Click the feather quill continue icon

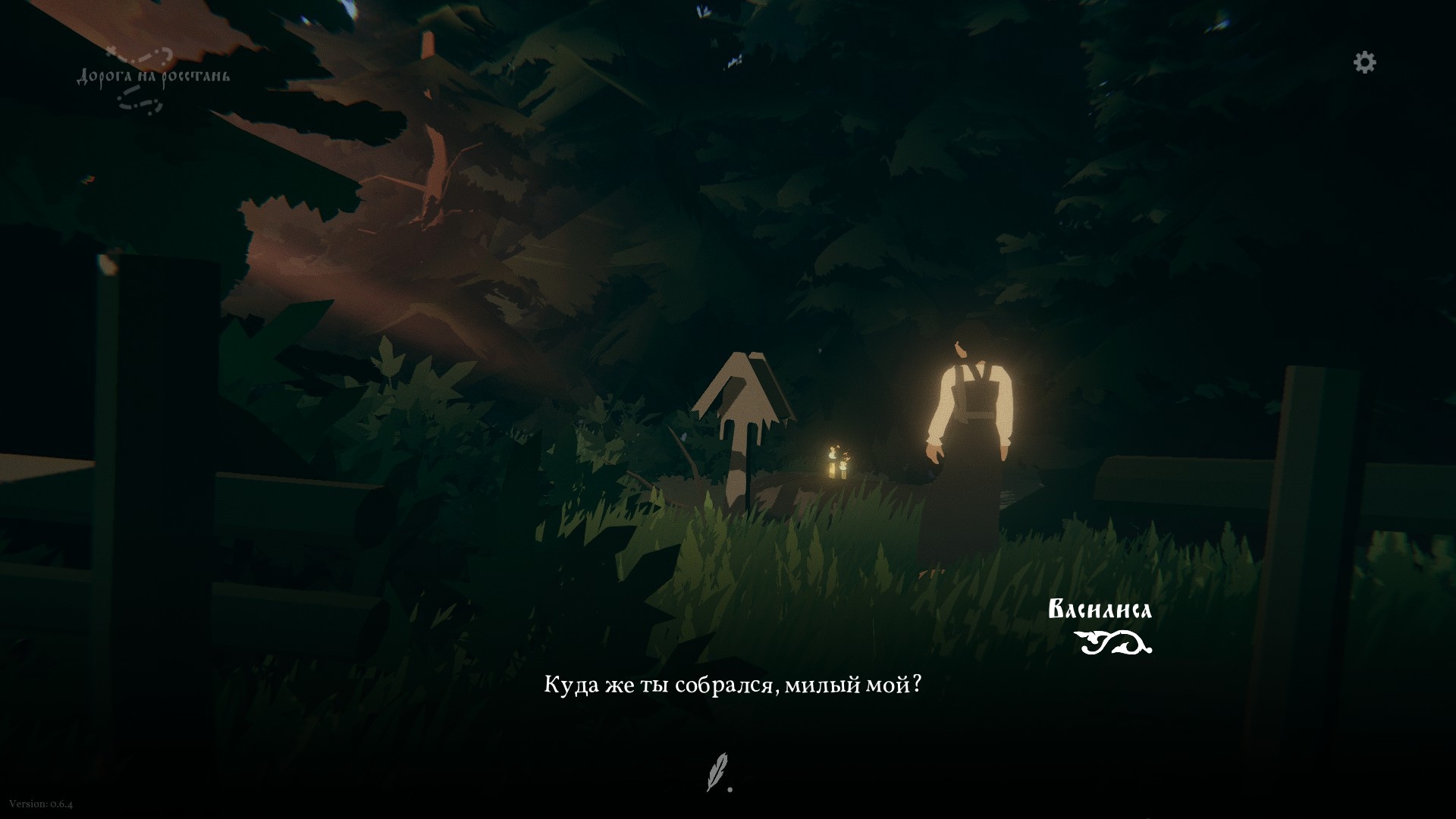(x=717, y=771)
